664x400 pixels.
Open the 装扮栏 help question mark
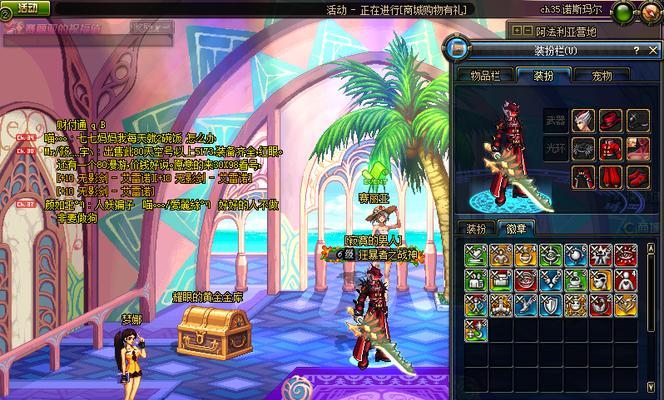pyautogui.click(x=637, y=49)
